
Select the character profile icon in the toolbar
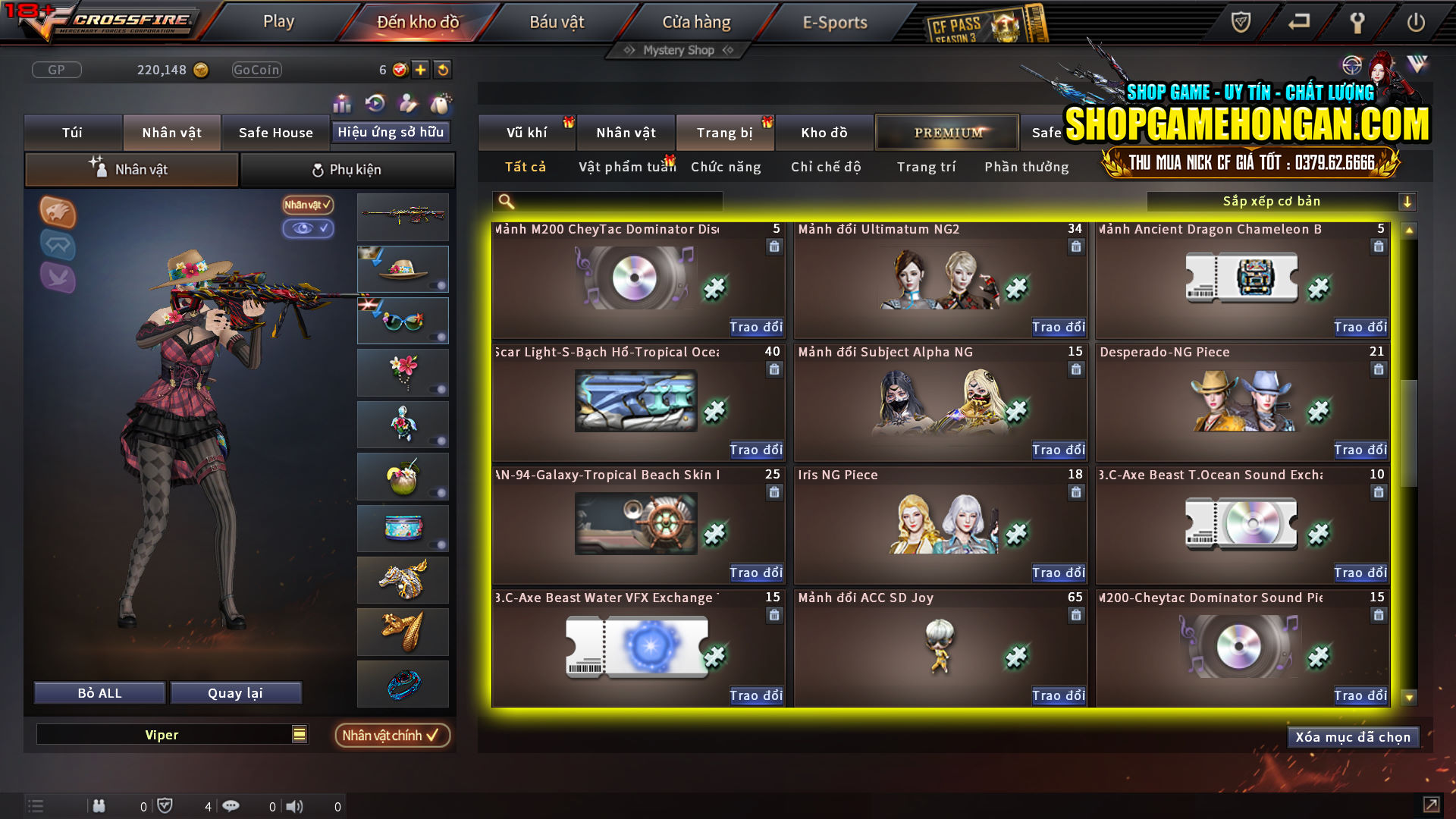[x=407, y=104]
